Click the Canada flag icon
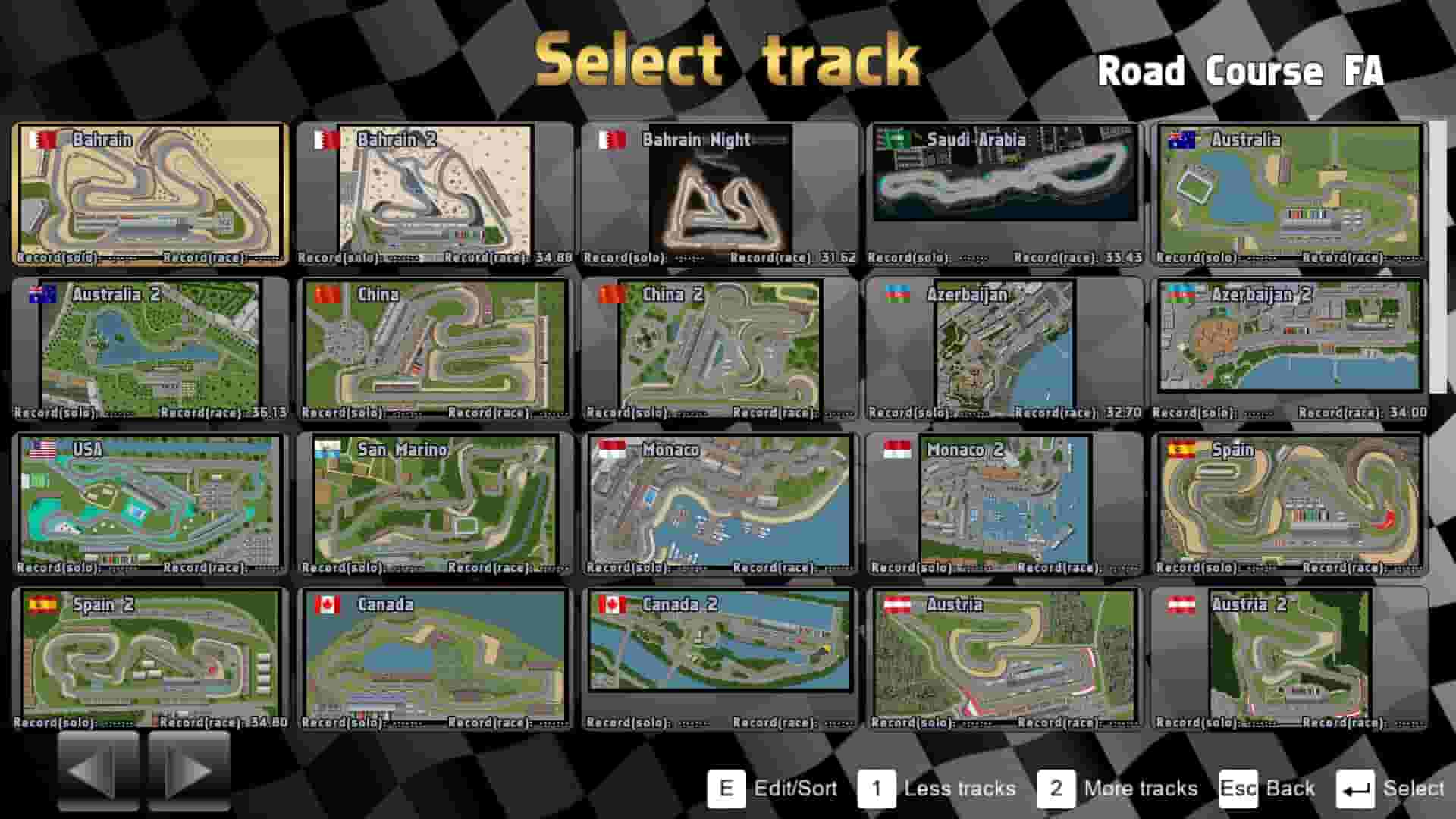1456x819 pixels. 326,604
